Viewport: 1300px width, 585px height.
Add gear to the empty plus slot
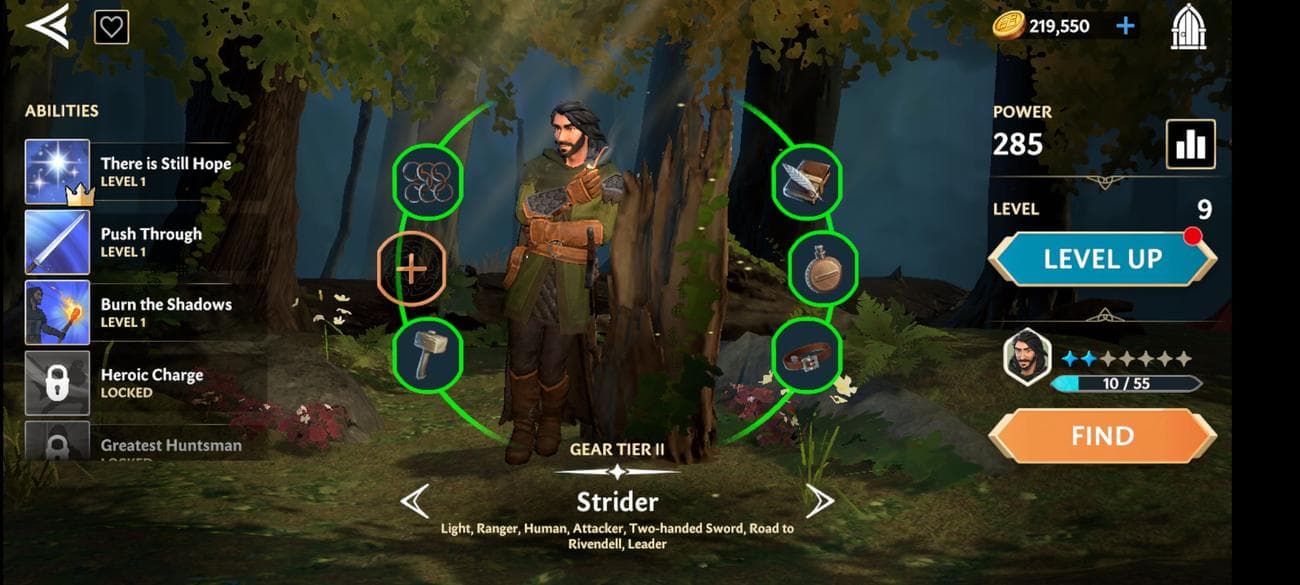click(411, 268)
